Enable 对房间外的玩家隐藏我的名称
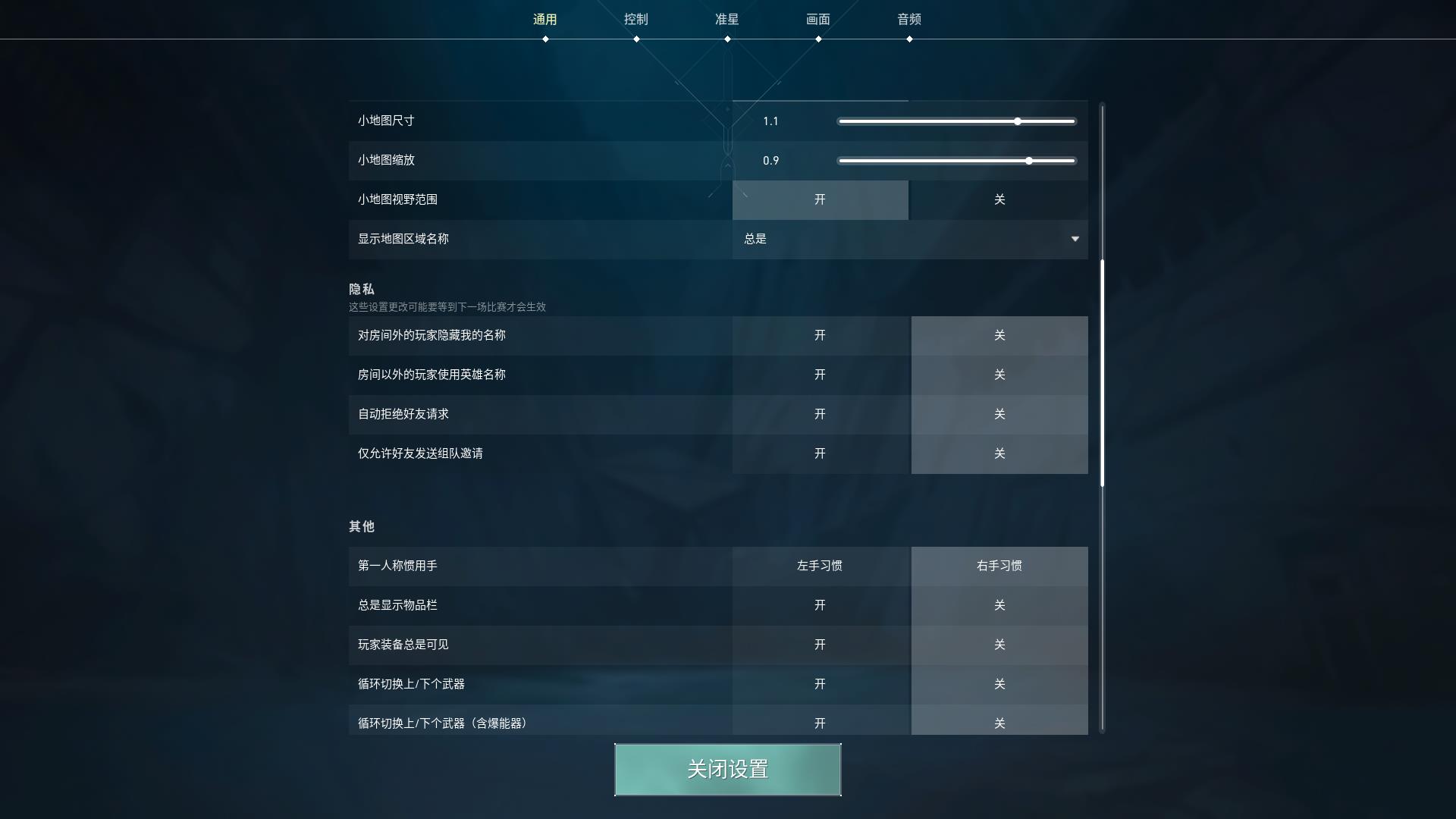Image resolution: width=1456 pixels, height=819 pixels. [x=821, y=336]
